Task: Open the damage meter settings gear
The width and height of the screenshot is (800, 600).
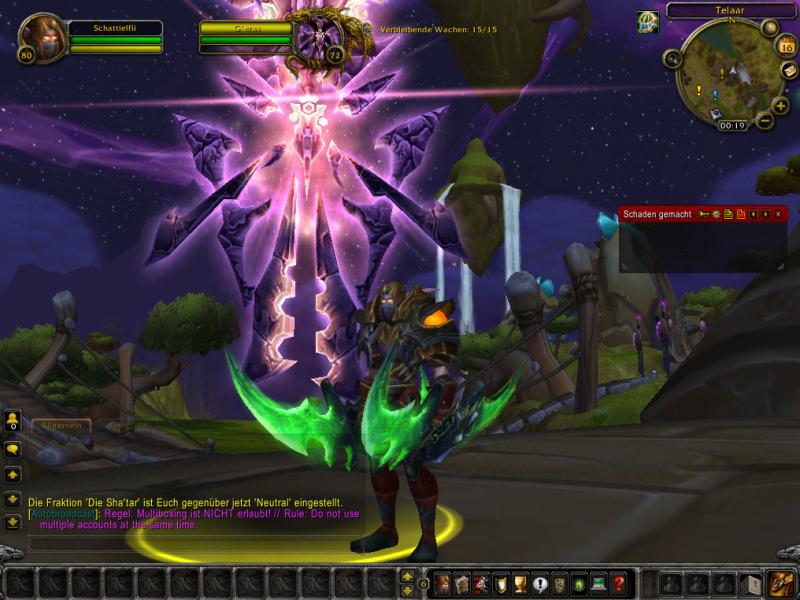Action: 716,214
